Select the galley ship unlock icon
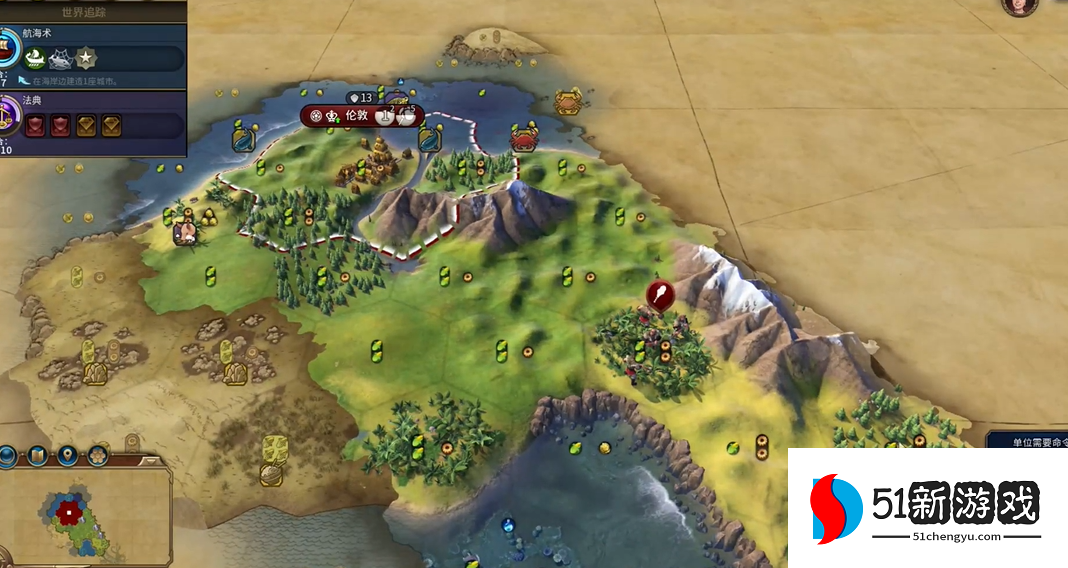Screen dimensions: 1068x568 [34, 58]
